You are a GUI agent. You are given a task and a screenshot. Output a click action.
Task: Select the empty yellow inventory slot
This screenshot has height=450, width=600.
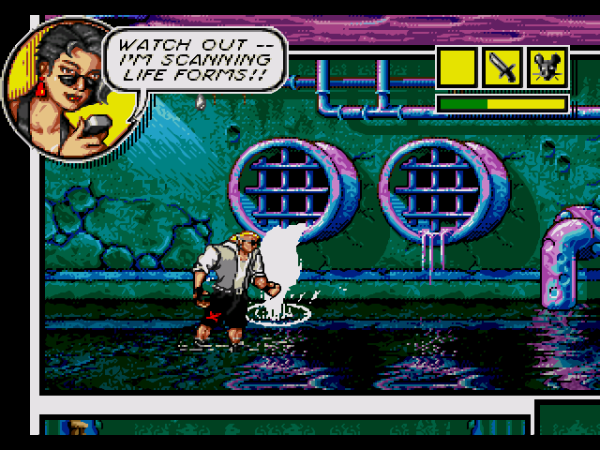[457, 67]
